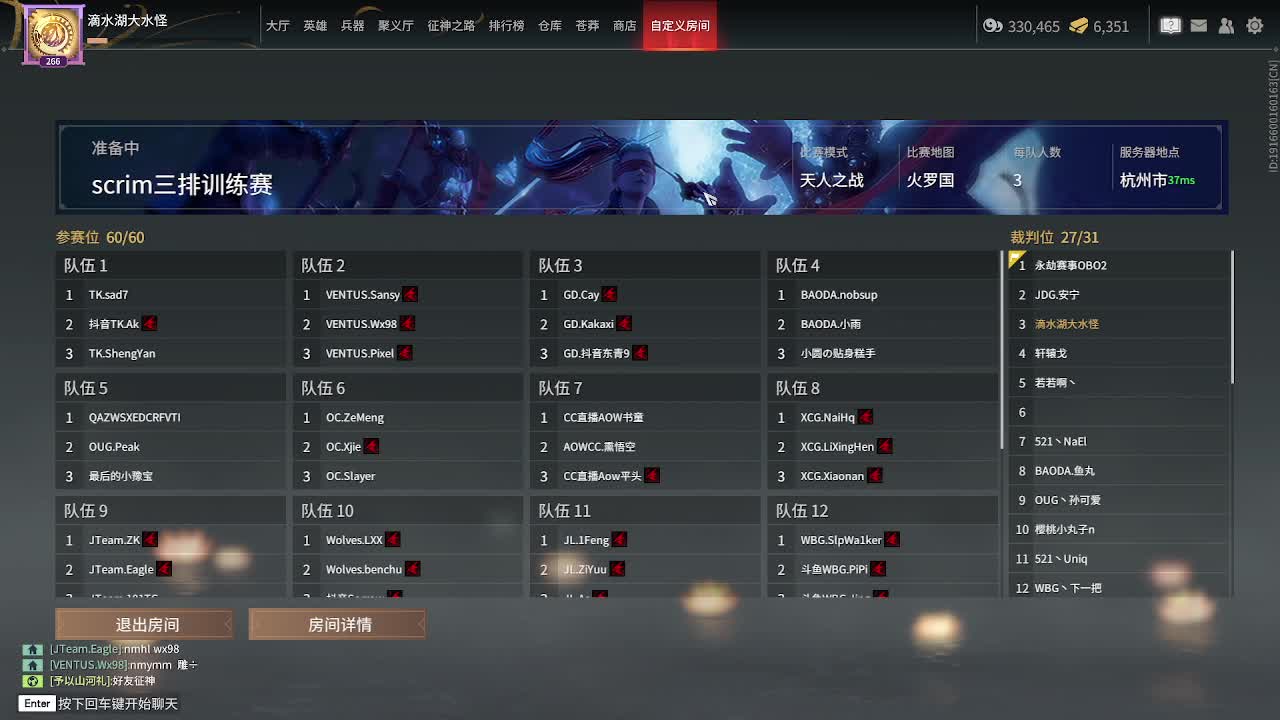The height and width of the screenshot is (720, 1280).
Task: Click the 退出房间 button
Action: tap(143, 623)
